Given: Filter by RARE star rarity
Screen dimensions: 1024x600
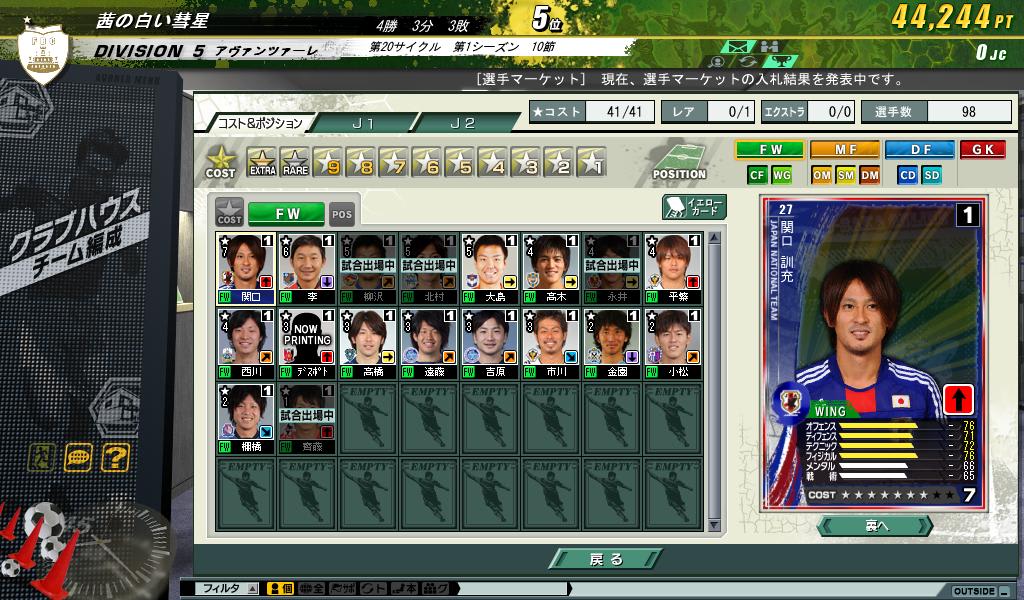Looking at the screenshot, I should 294,162.
